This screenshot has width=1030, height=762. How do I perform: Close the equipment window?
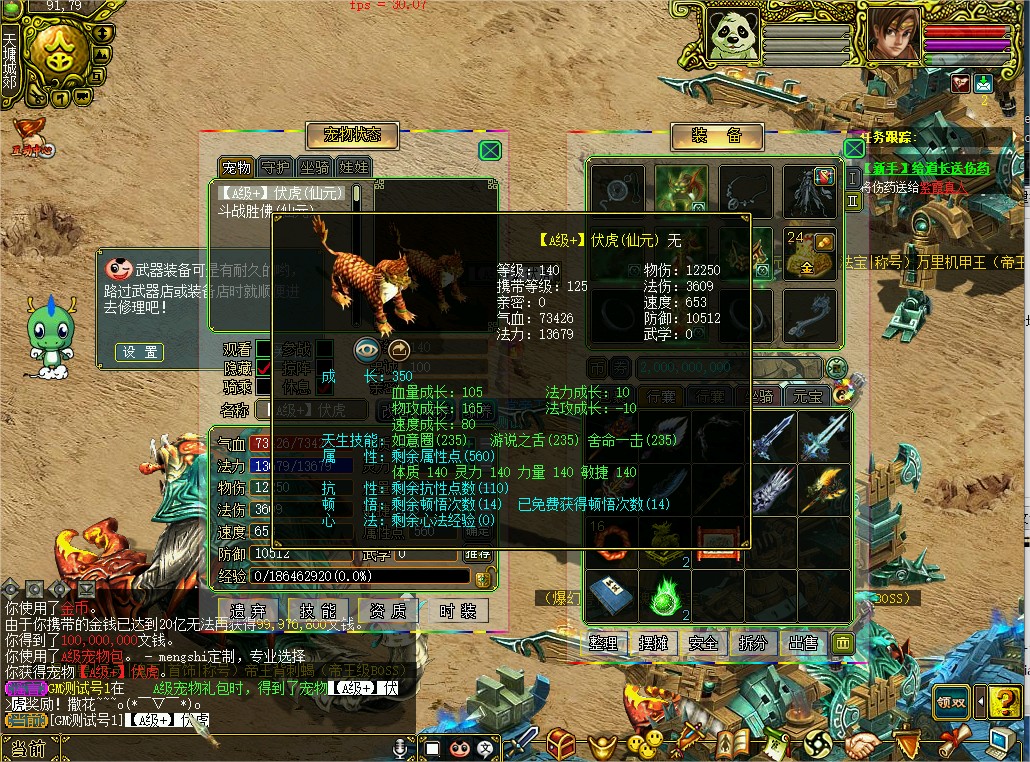click(x=853, y=149)
